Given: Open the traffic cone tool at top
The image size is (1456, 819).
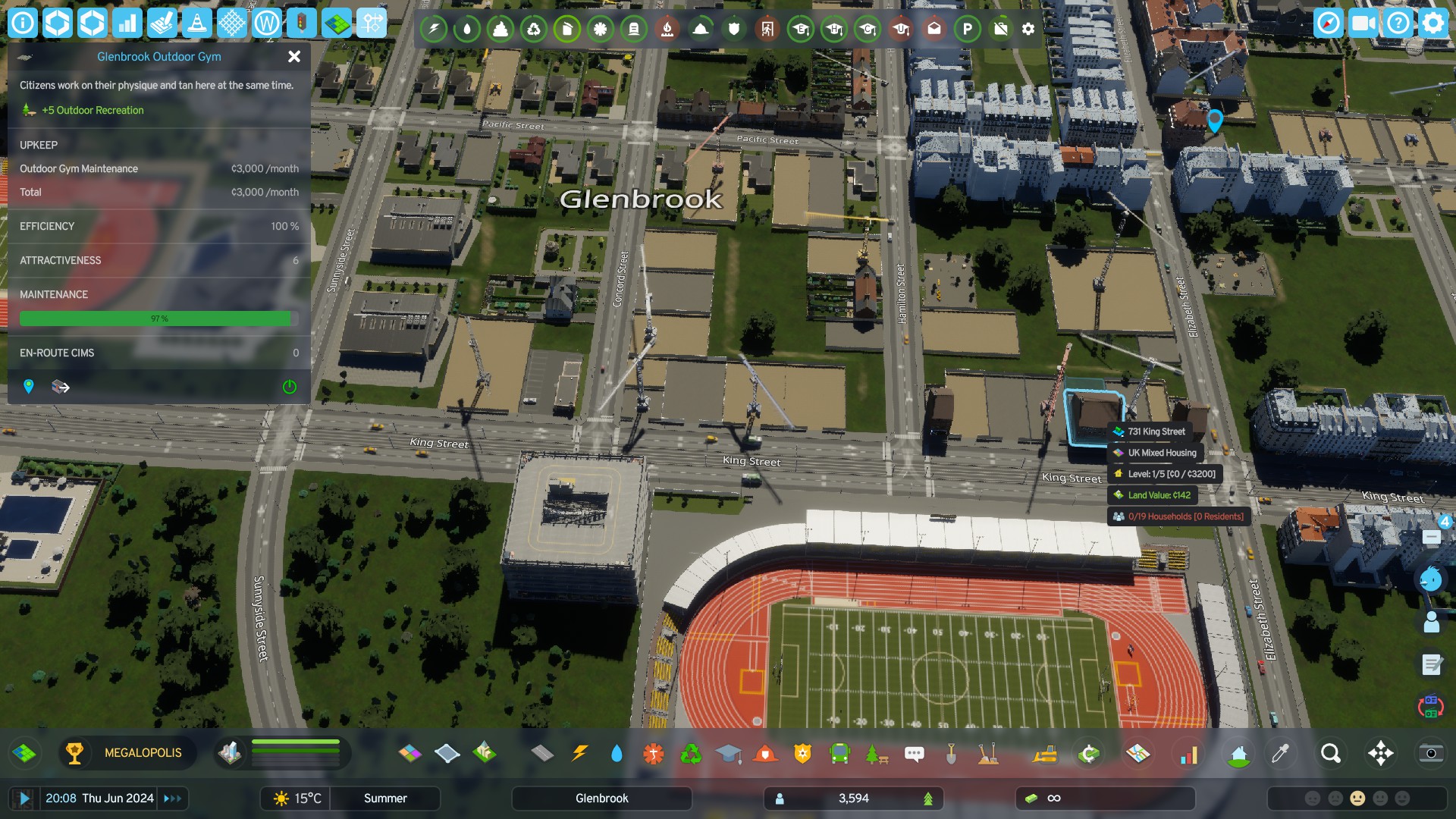Looking at the screenshot, I should pyautogui.click(x=197, y=24).
